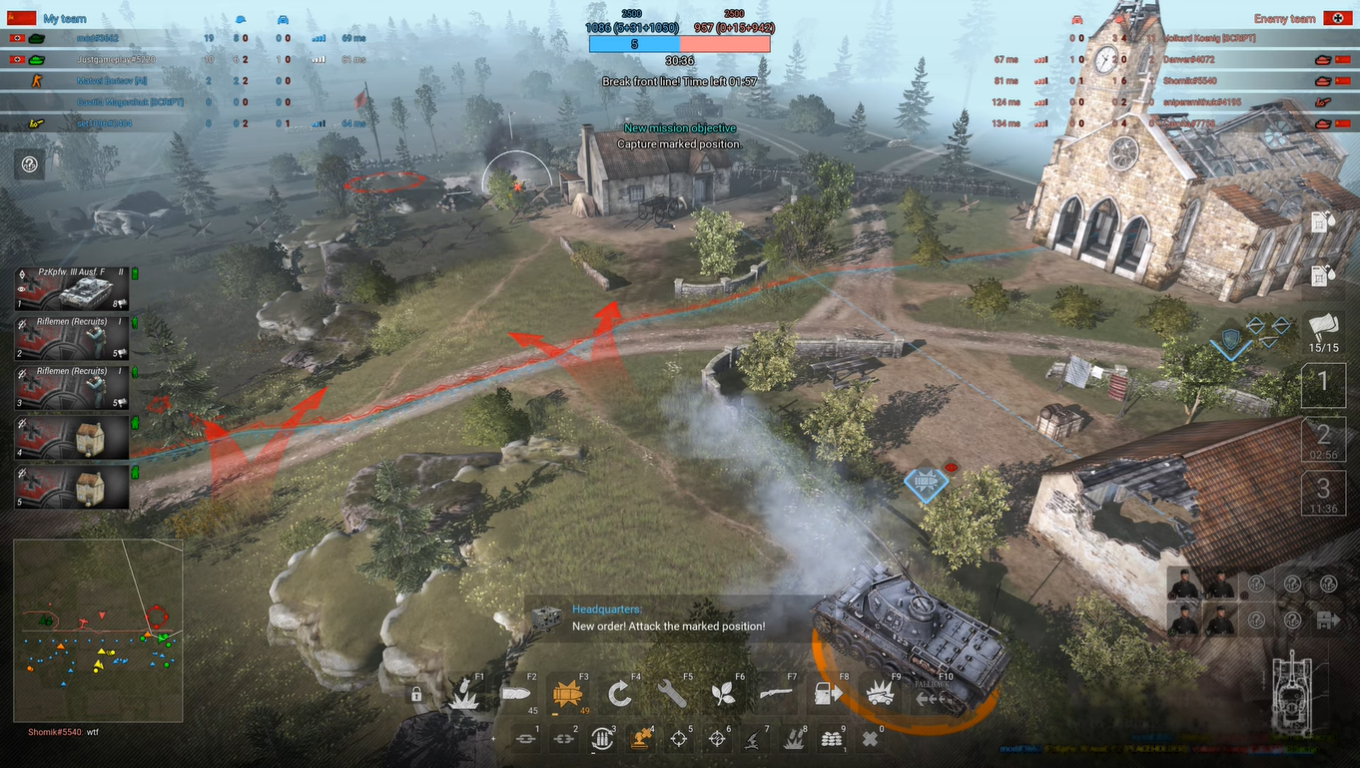Select the wrench repair ability (F5)
Viewport: 1360px width, 768px height.
pyautogui.click(x=674, y=694)
